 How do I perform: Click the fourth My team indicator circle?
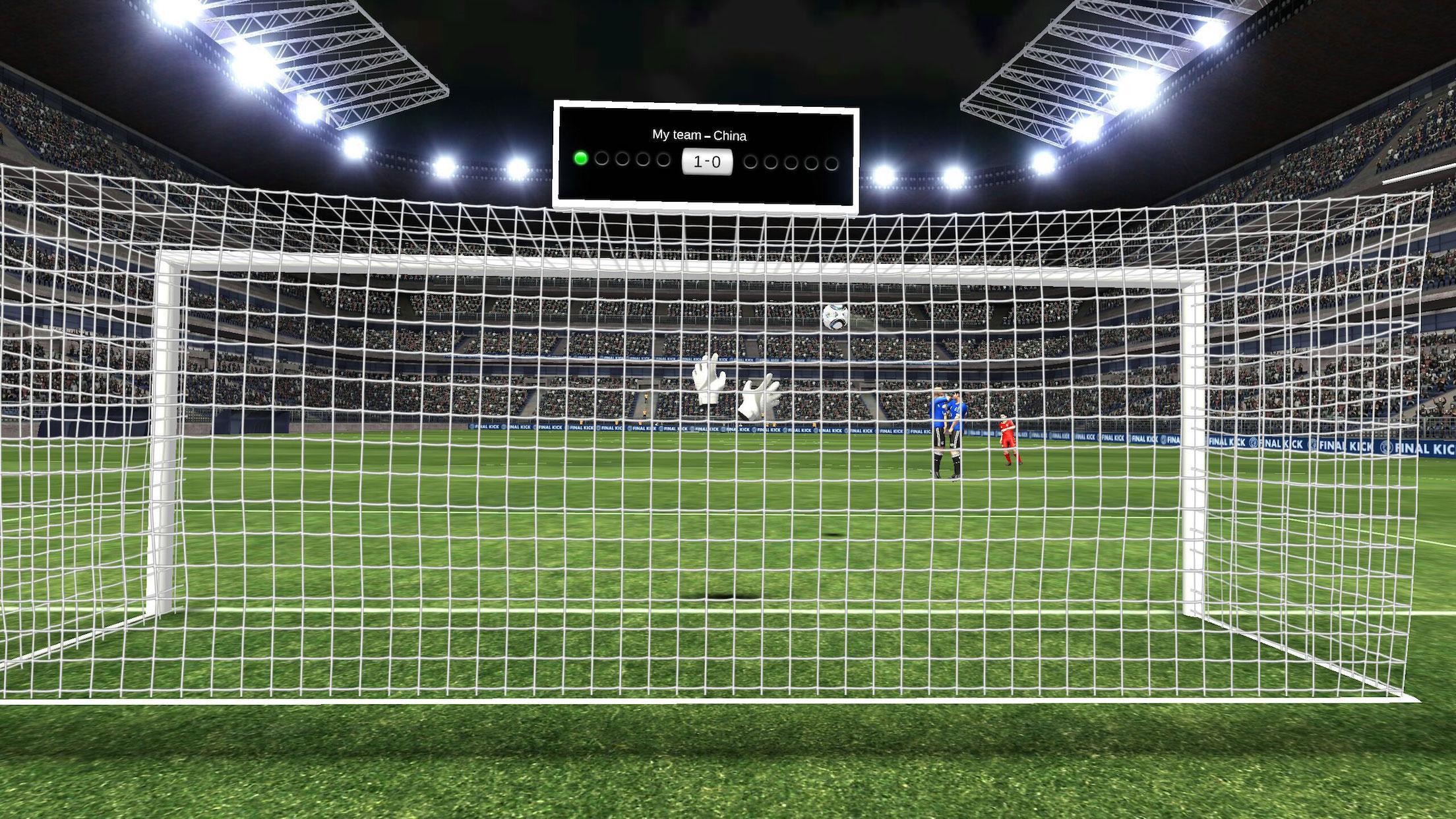[x=643, y=161]
